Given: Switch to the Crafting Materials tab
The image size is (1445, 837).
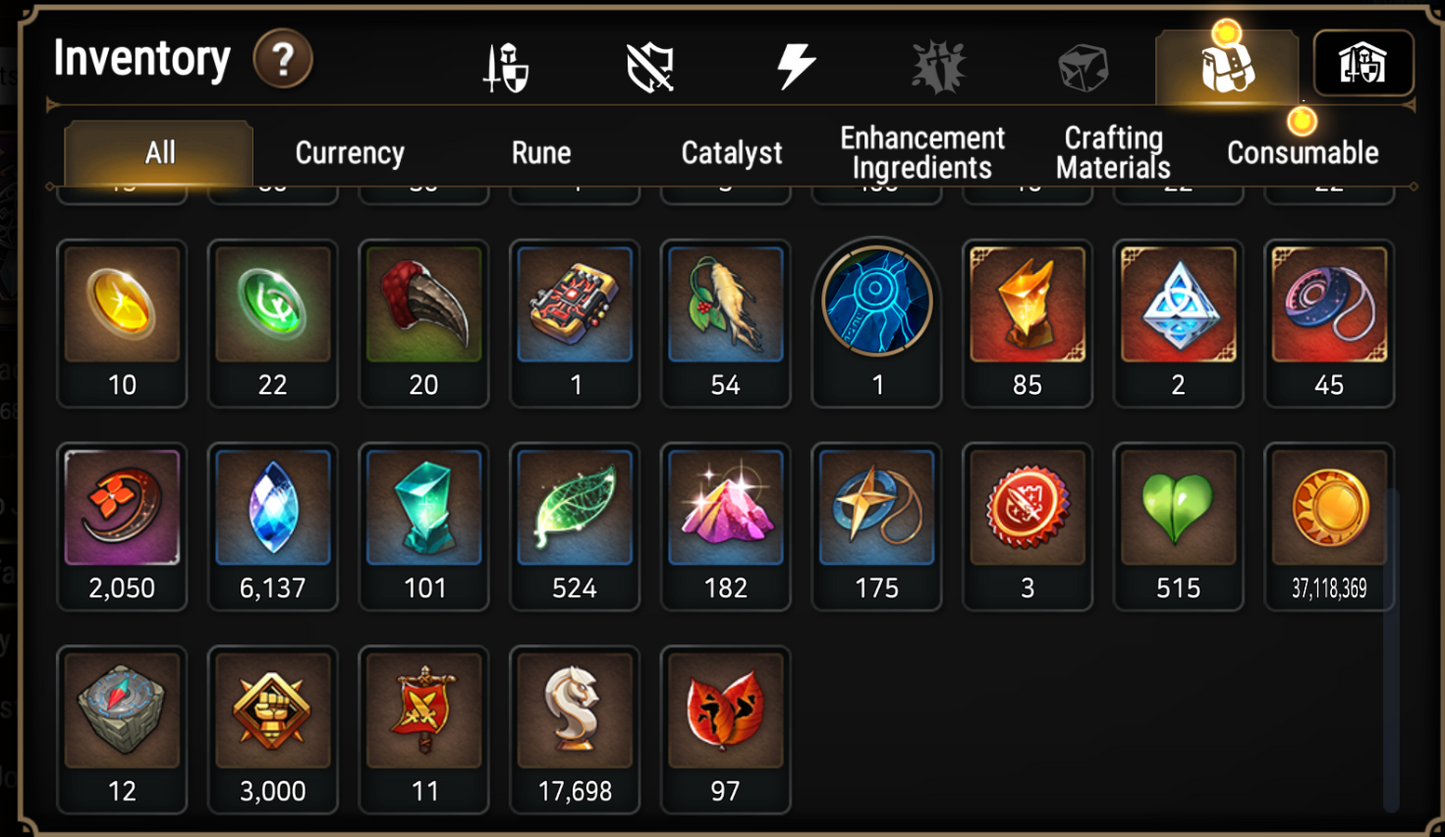Looking at the screenshot, I should coord(1112,153).
